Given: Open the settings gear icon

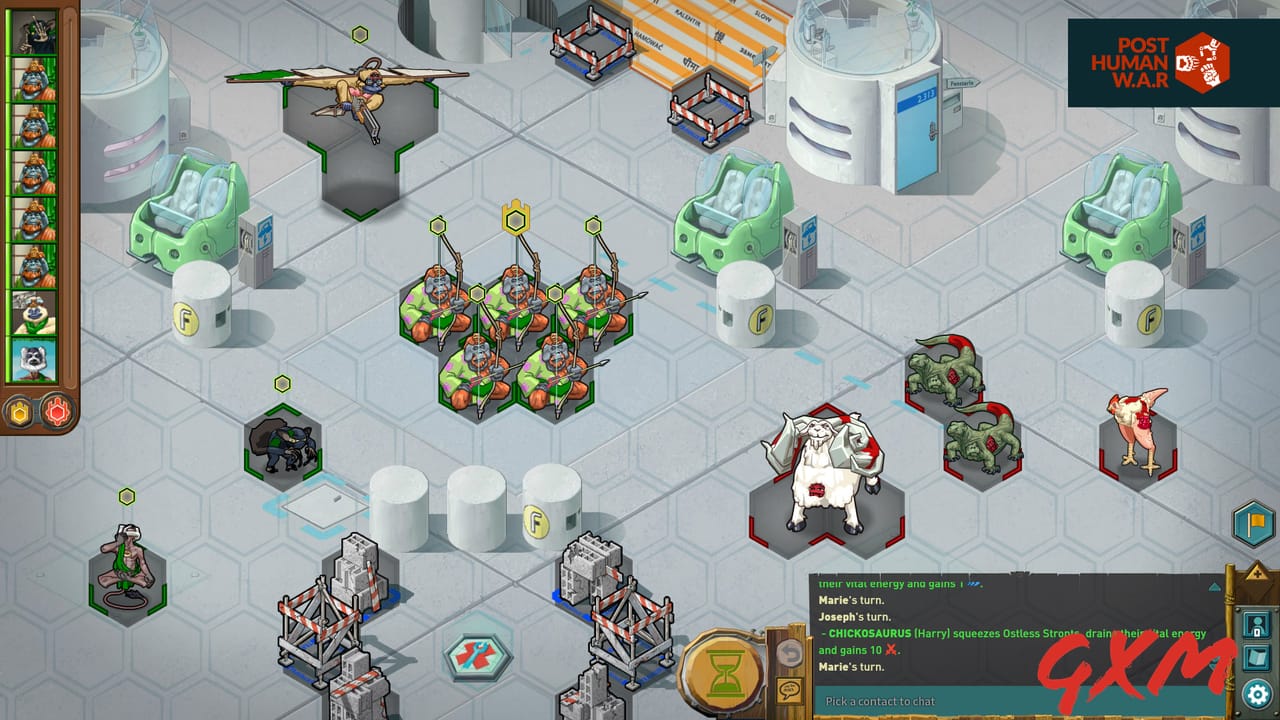Looking at the screenshot, I should (1258, 692).
